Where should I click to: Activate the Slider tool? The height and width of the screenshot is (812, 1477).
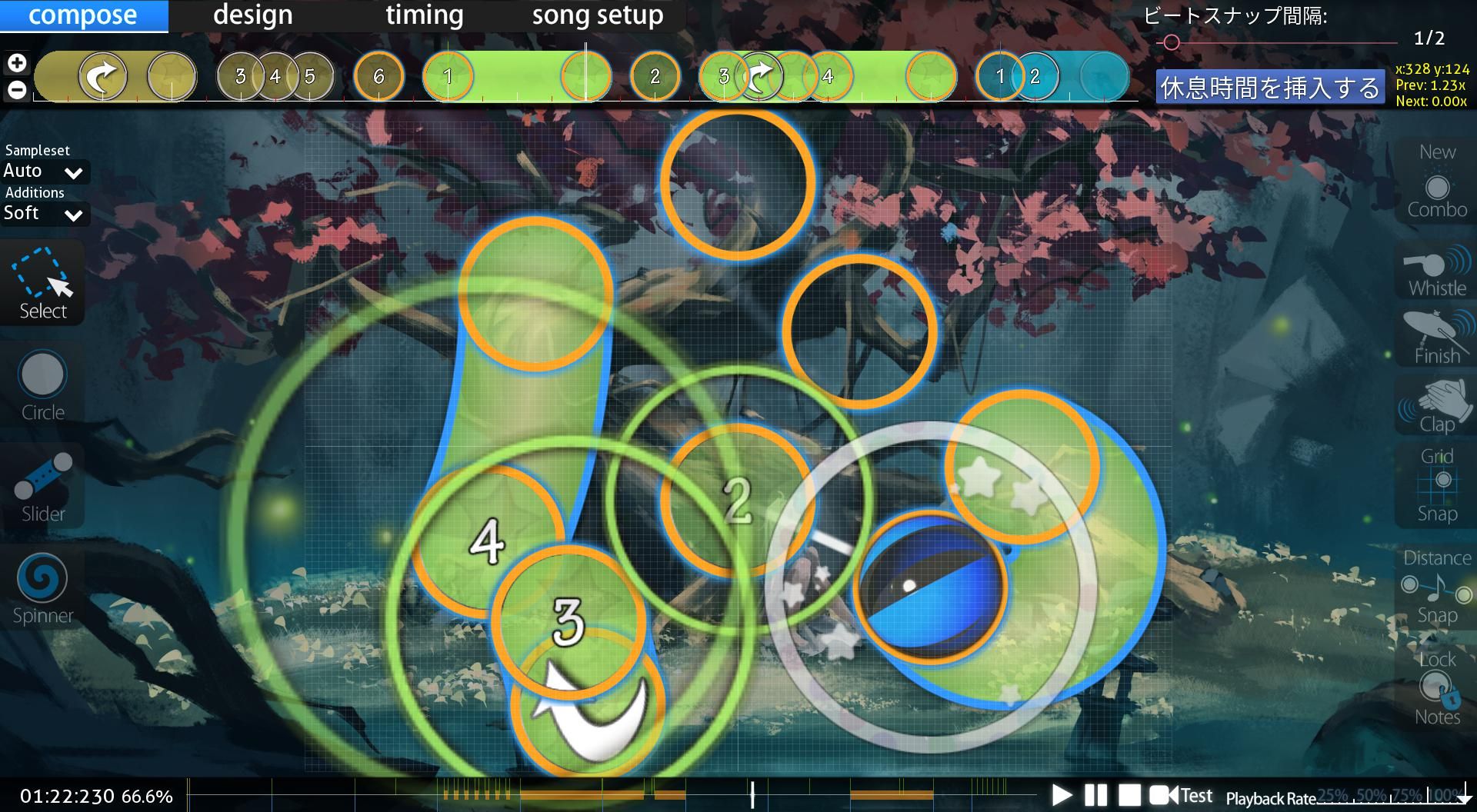43,486
